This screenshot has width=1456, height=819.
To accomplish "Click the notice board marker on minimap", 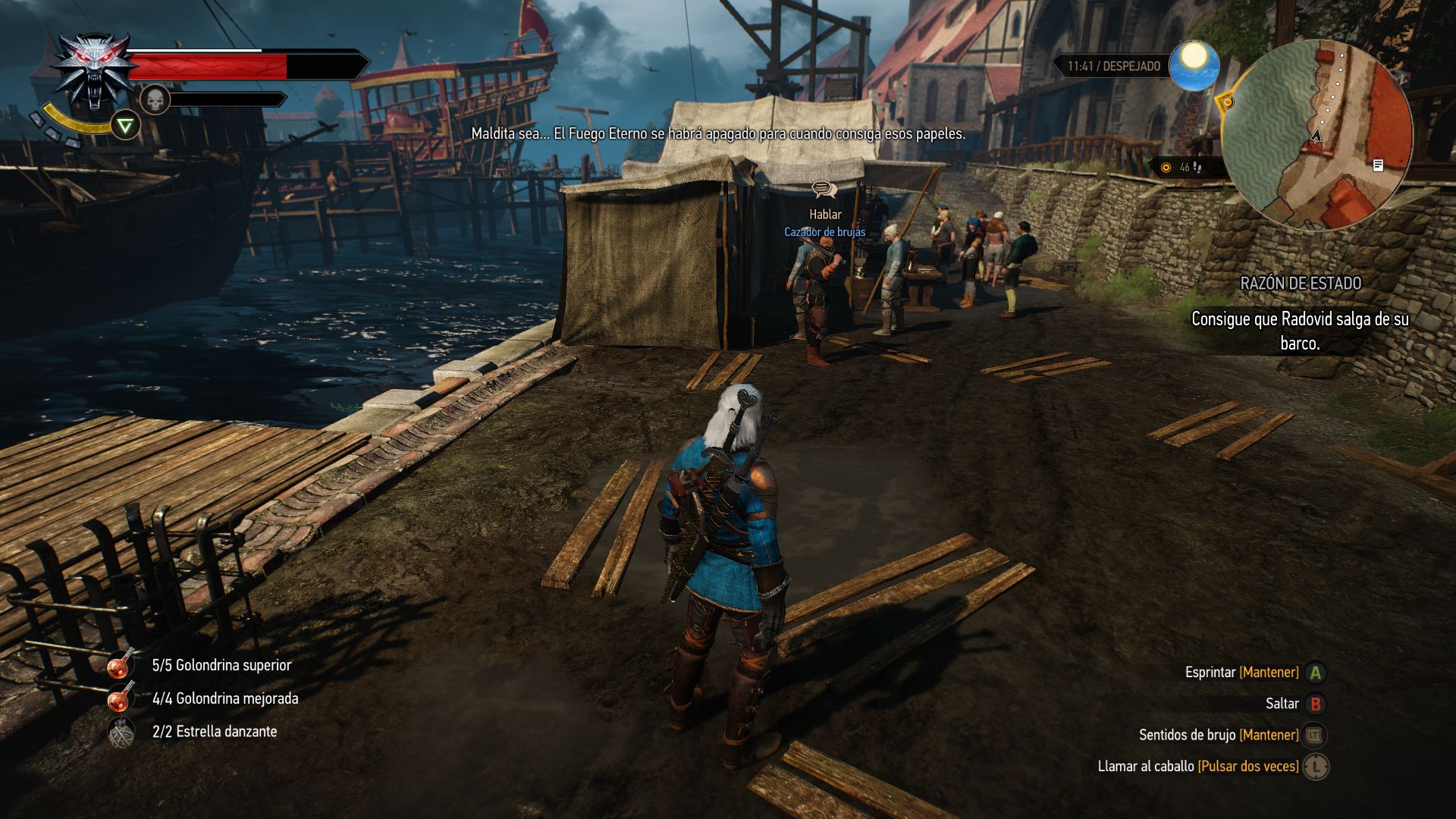I will pos(1378,165).
